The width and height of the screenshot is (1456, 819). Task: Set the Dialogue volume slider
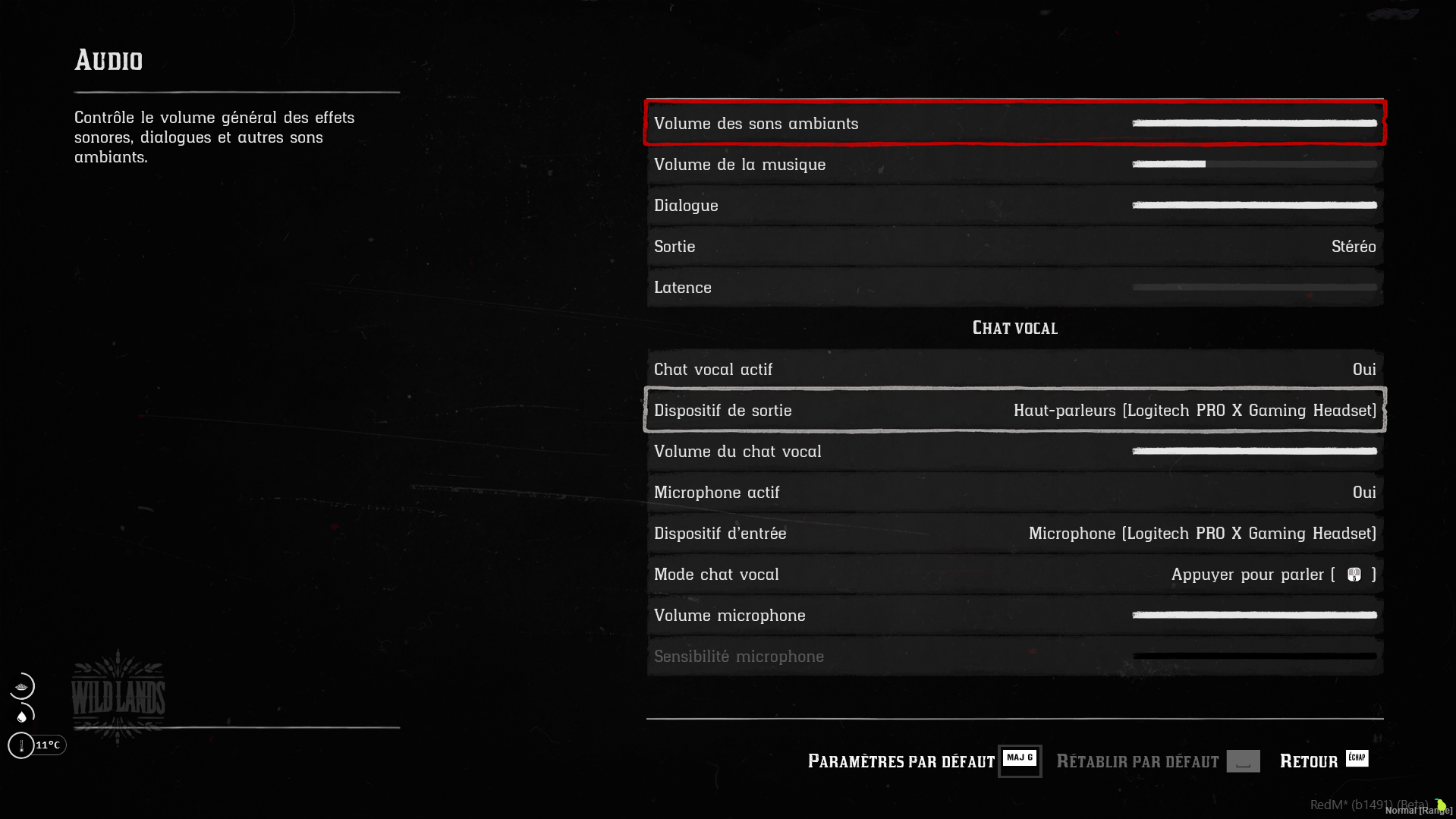coord(1253,205)
